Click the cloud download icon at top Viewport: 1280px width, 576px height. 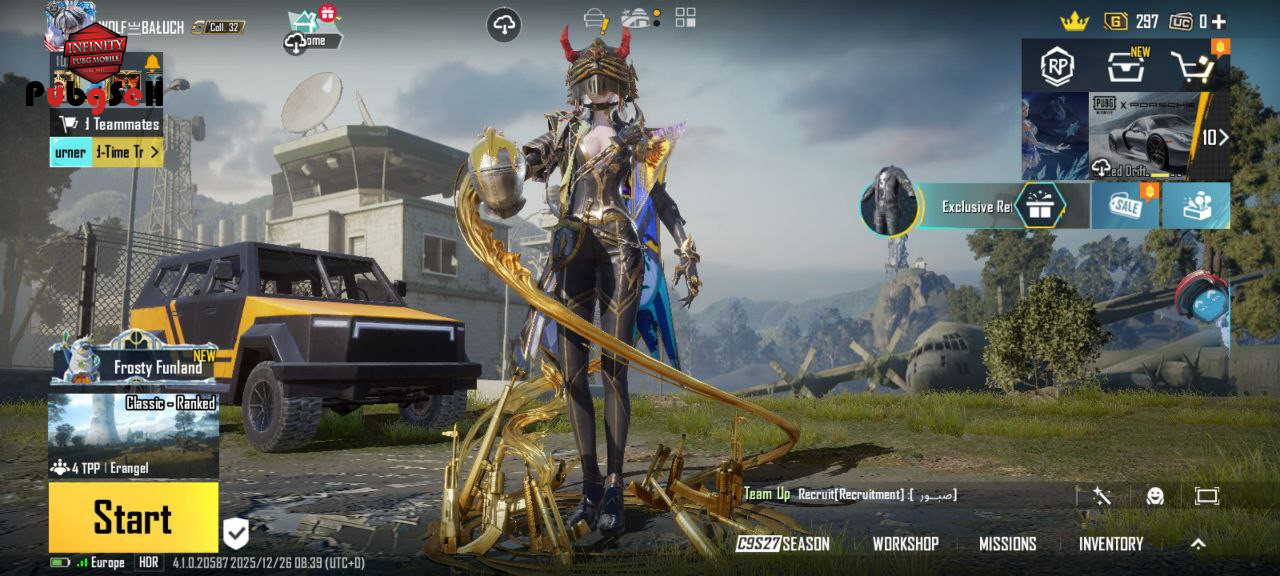coord(504,25)
